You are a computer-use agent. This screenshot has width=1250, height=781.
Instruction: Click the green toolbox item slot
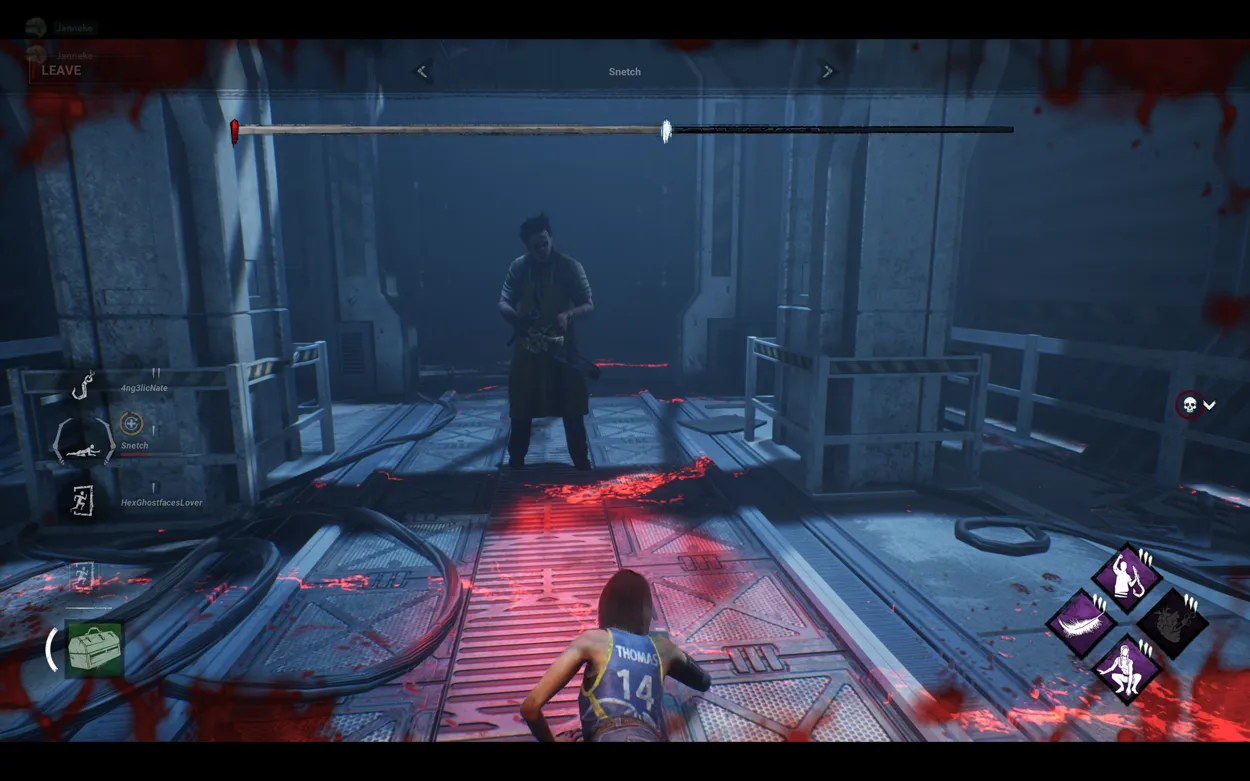pyautogui.click(x=94, y=650)
